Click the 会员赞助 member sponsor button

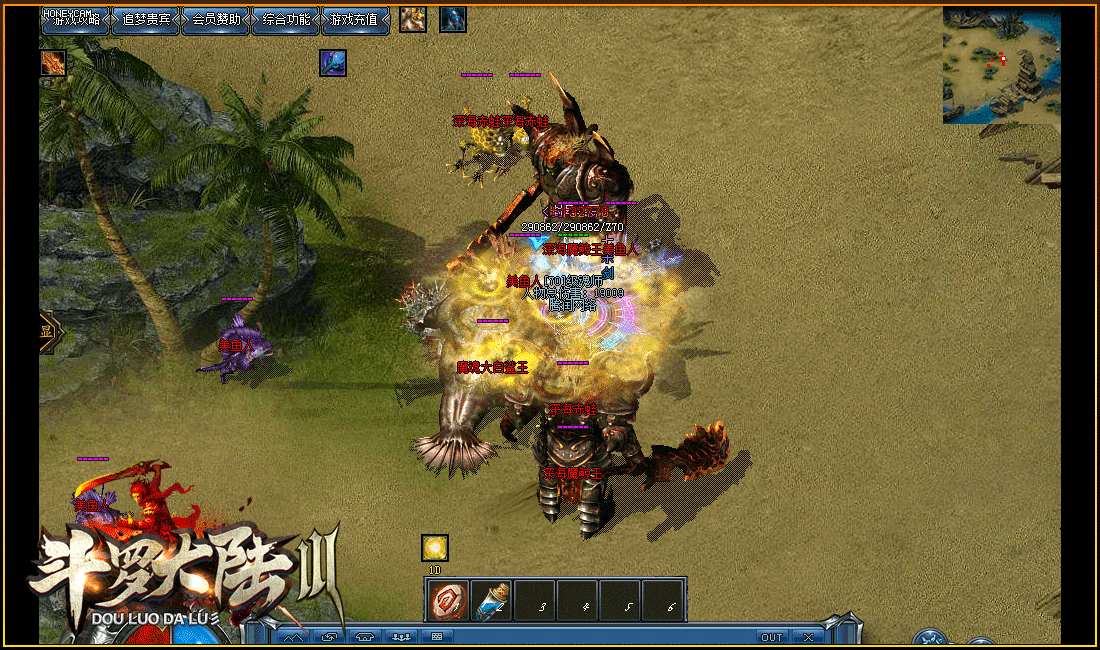click(x=215, y=20)
